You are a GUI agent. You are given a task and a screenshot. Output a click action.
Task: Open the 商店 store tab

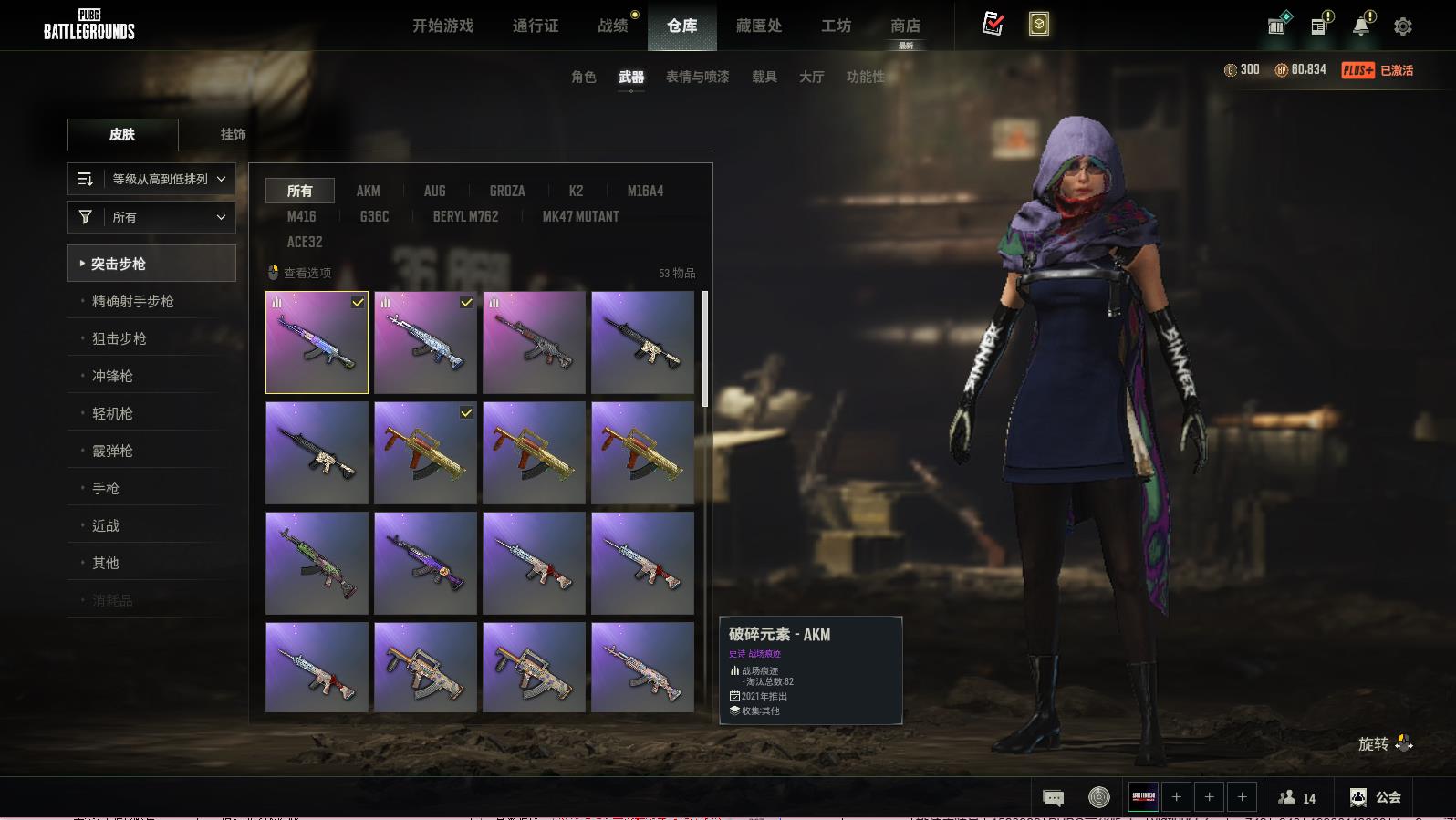click(x=905, y=26)
